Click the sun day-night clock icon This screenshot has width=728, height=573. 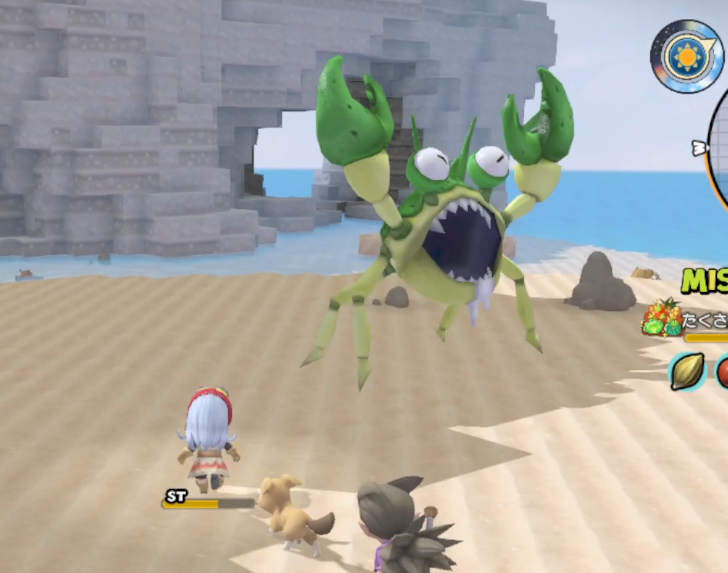pos(686,56)
